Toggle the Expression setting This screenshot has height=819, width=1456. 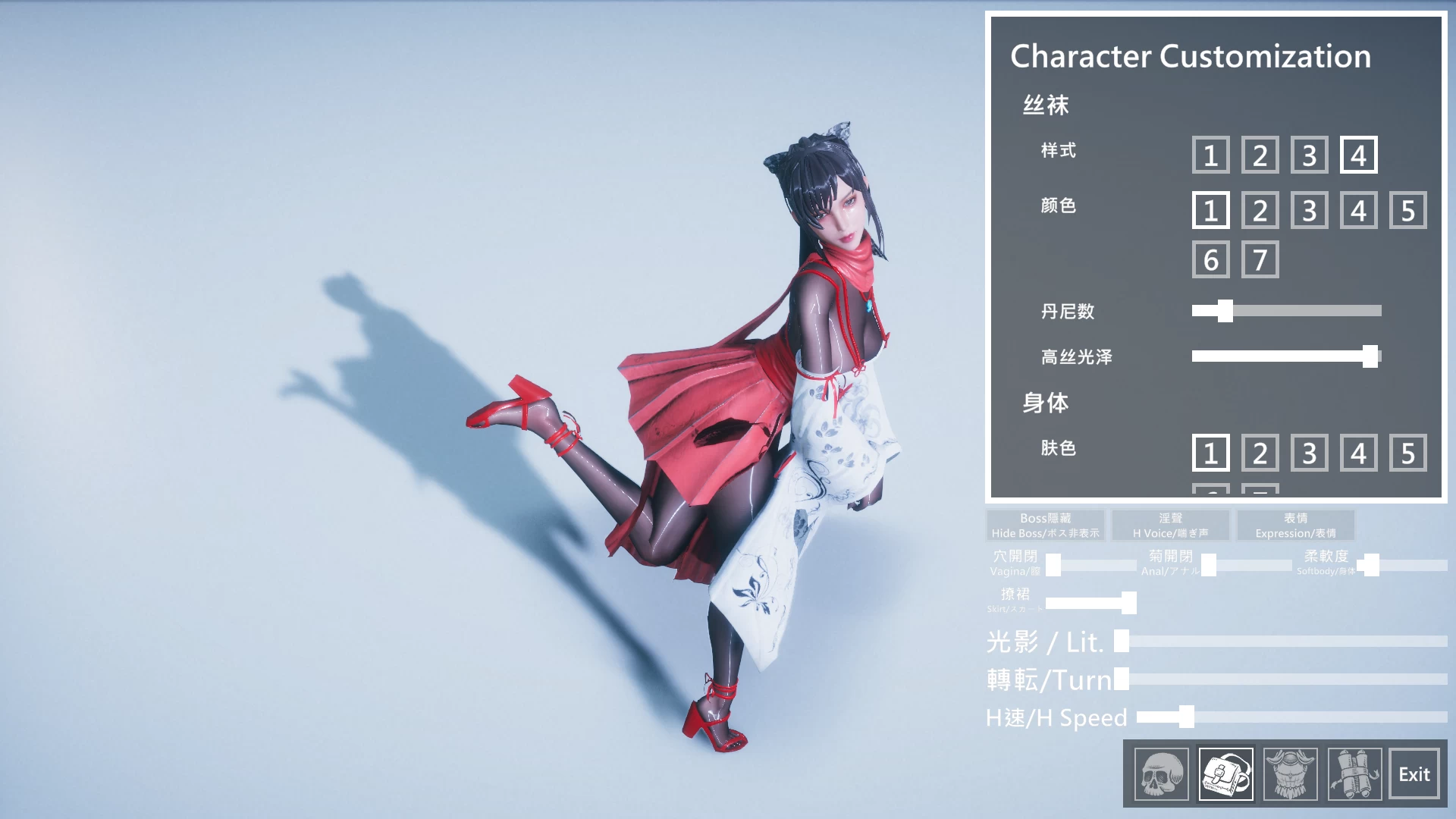(x=1295, y=525)
